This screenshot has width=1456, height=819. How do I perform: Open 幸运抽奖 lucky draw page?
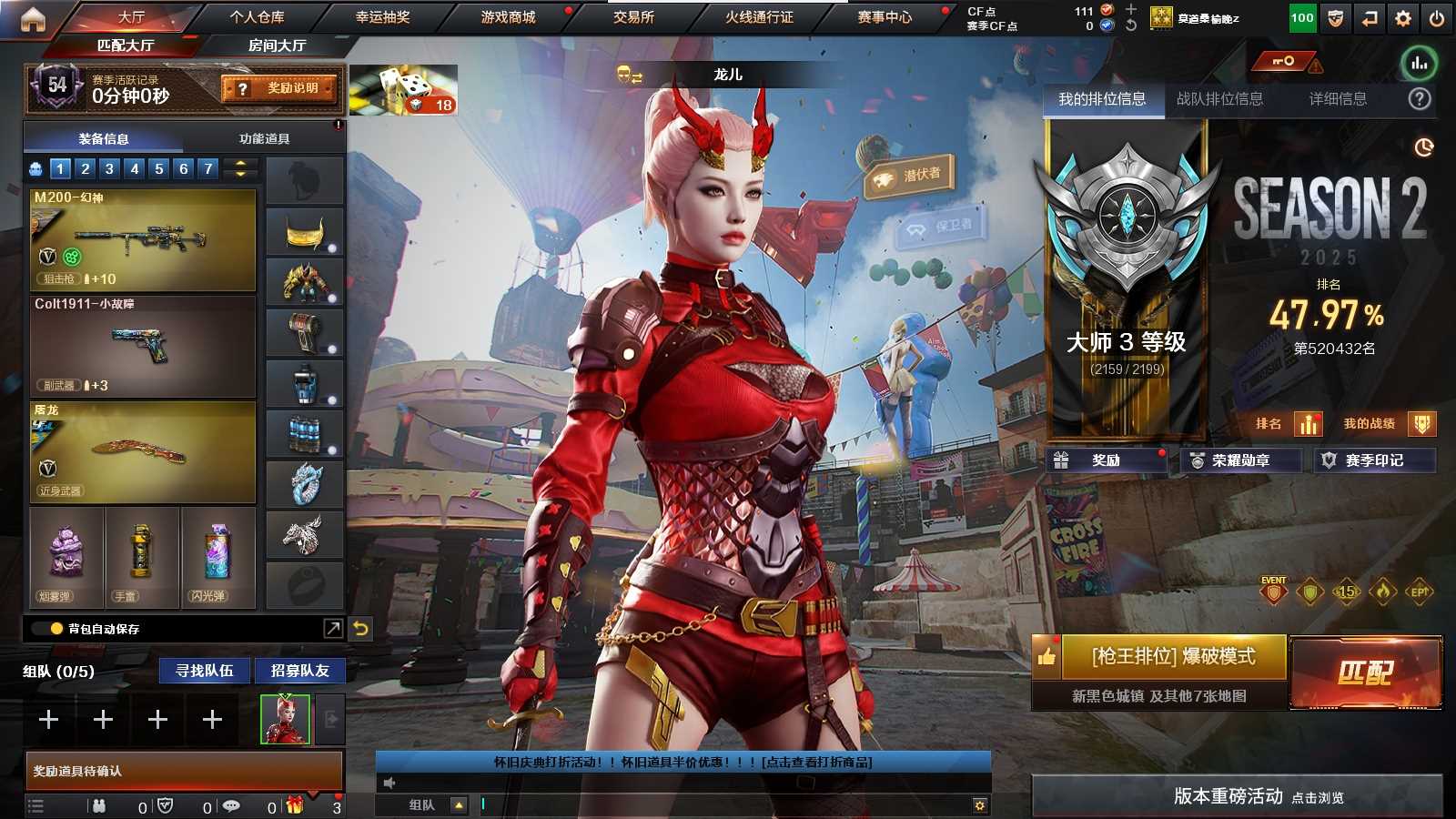382,16
